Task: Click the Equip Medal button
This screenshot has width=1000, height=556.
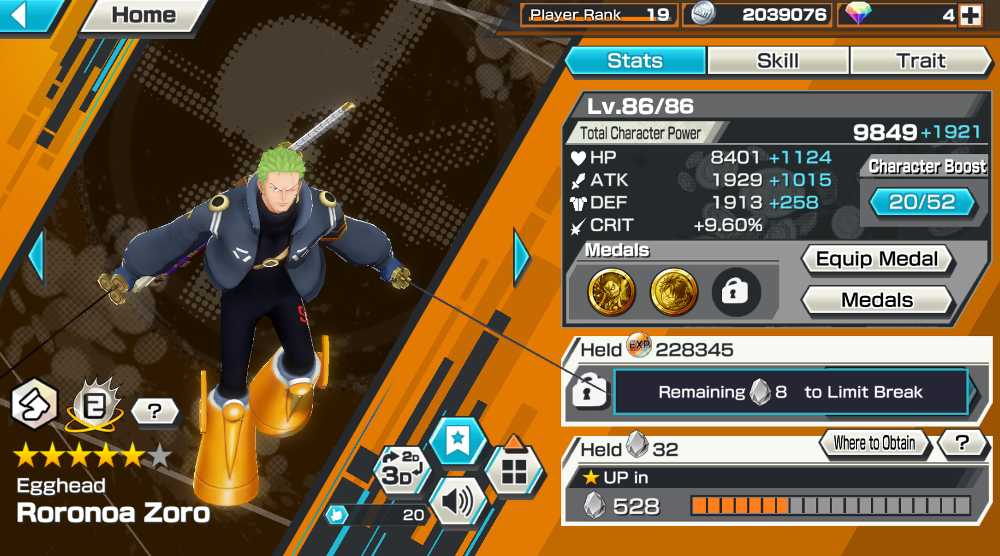Action: coord(877,259)
